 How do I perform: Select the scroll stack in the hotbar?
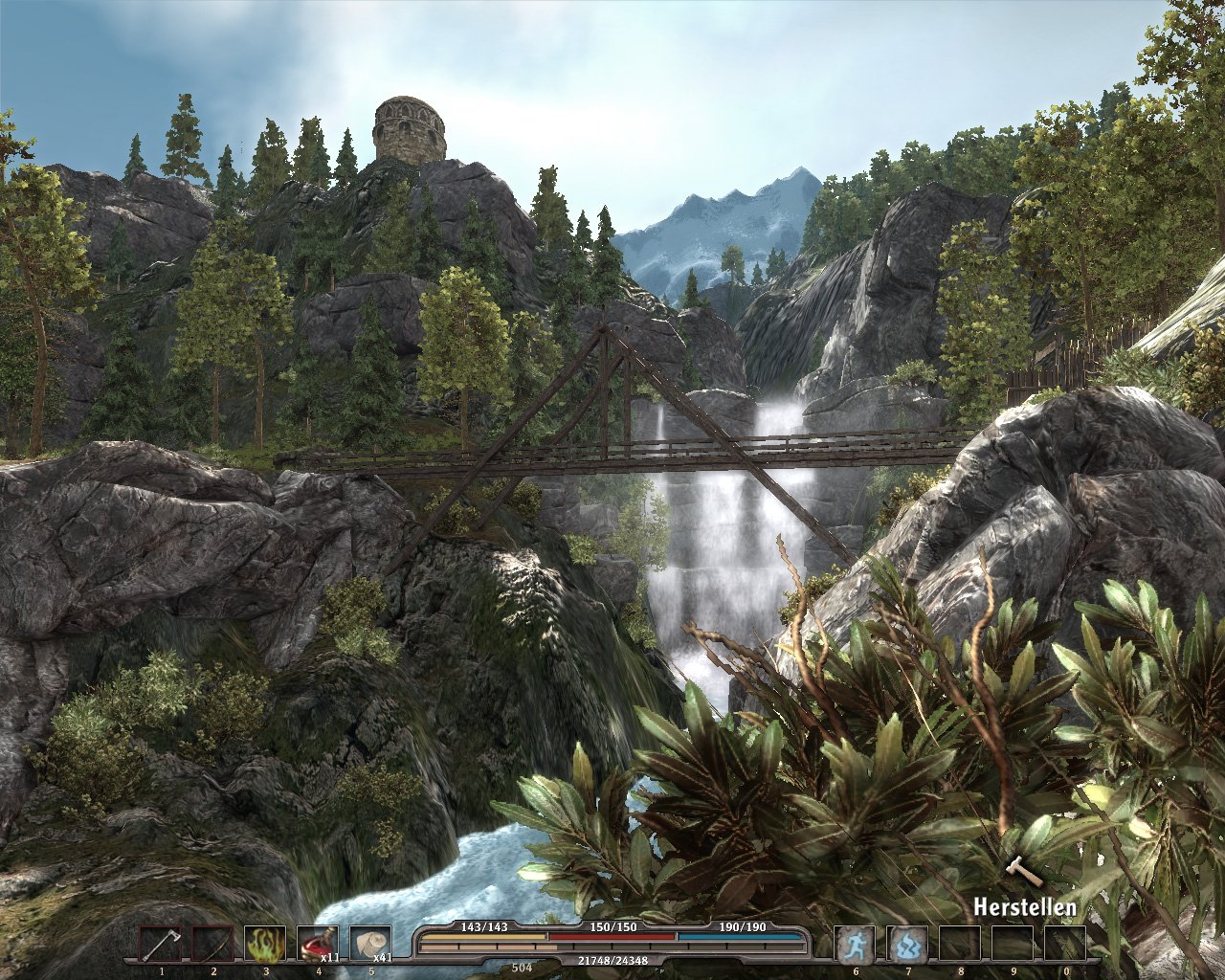pyautogui.click(x=369, y=945)
